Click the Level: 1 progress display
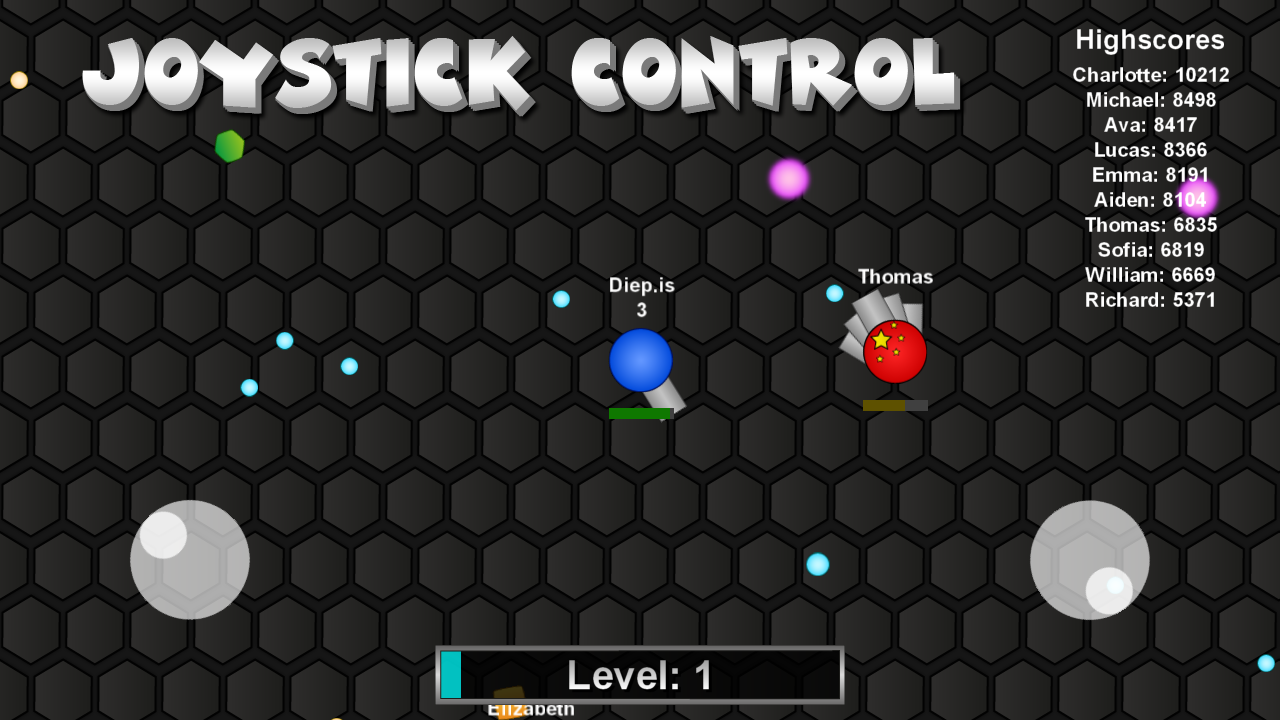 pyautogui.click(x=640, y=675)
